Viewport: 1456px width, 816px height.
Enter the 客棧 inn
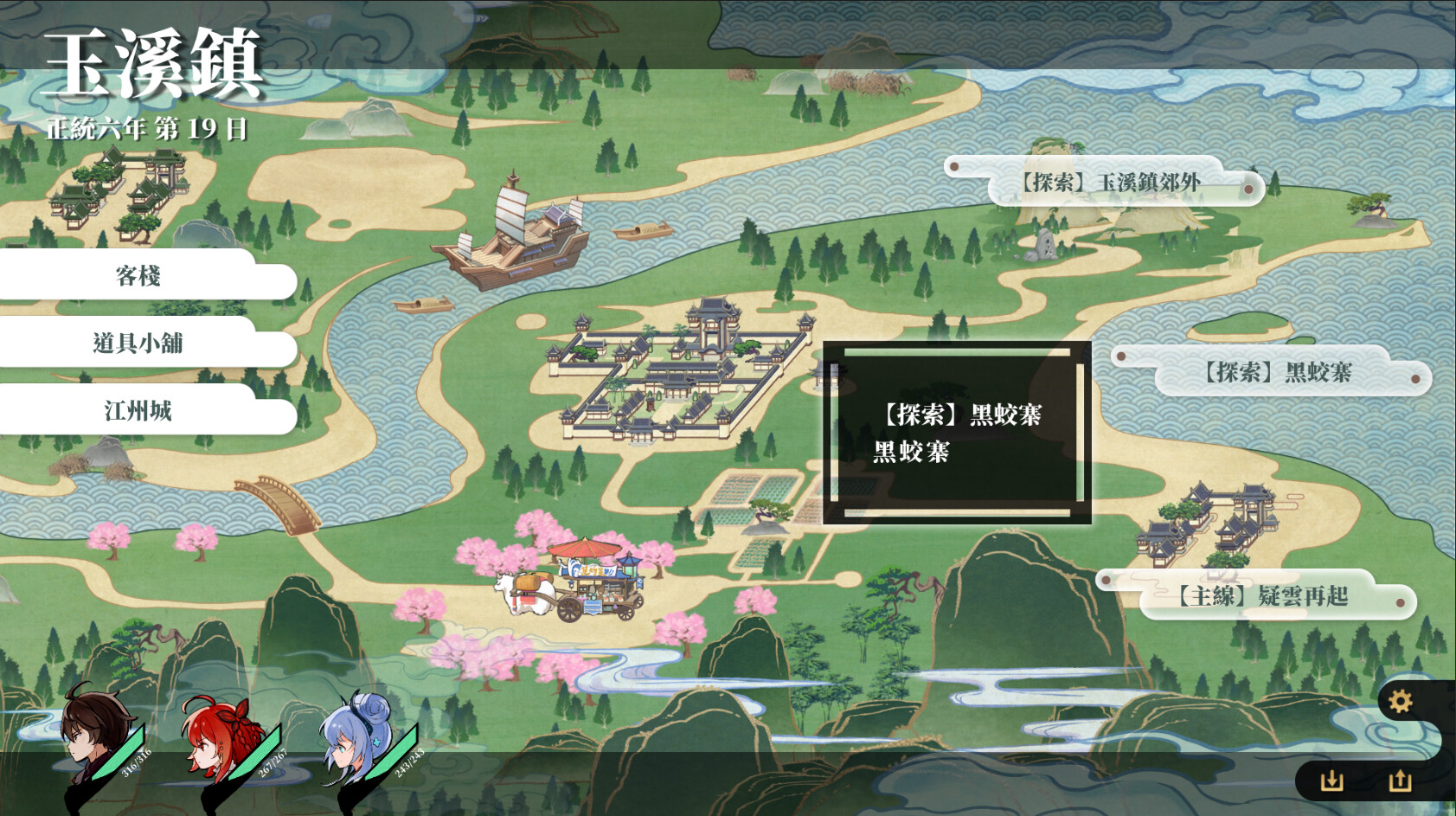click(138, 276)
